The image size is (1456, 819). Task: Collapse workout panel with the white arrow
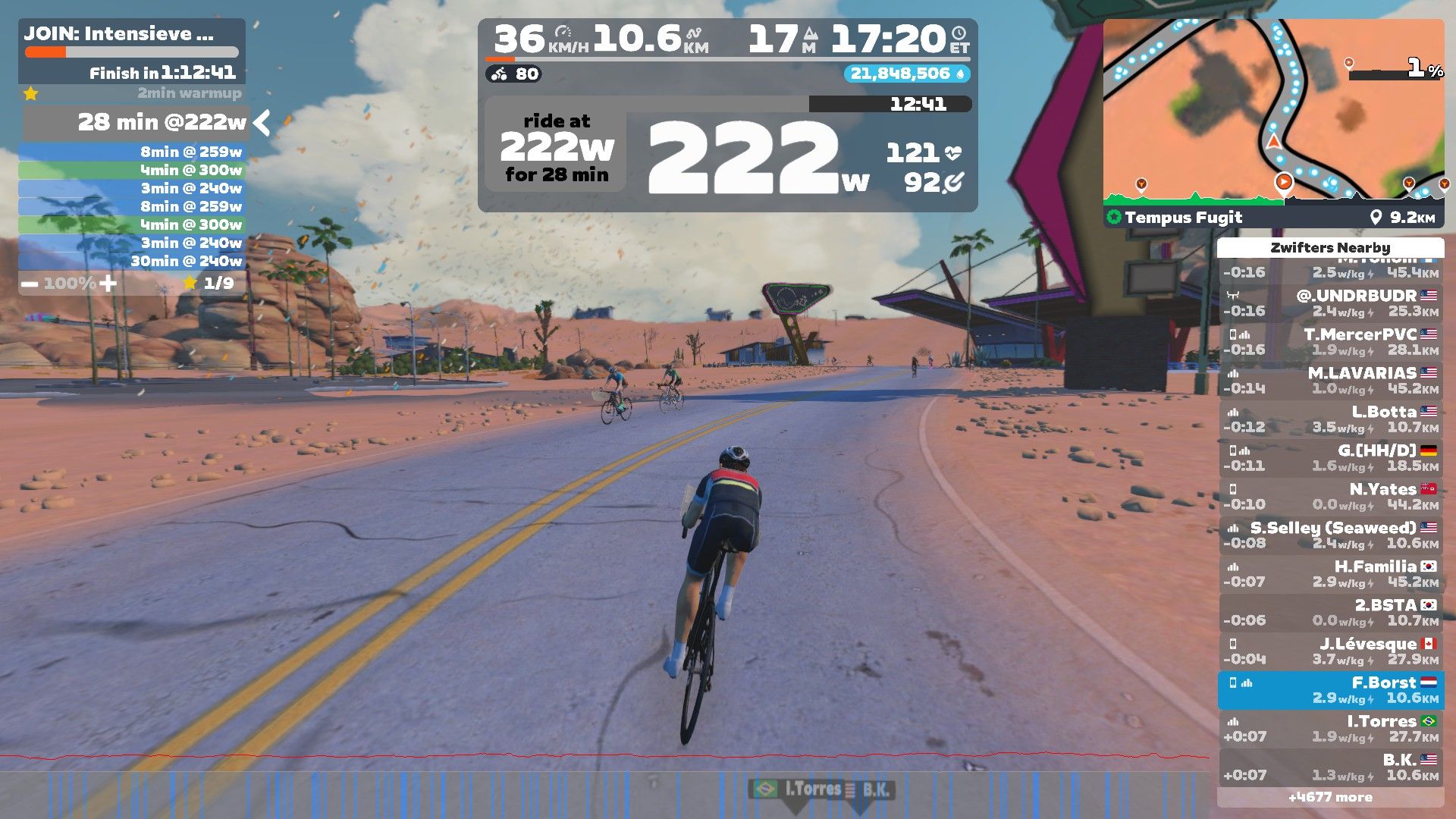262,122
